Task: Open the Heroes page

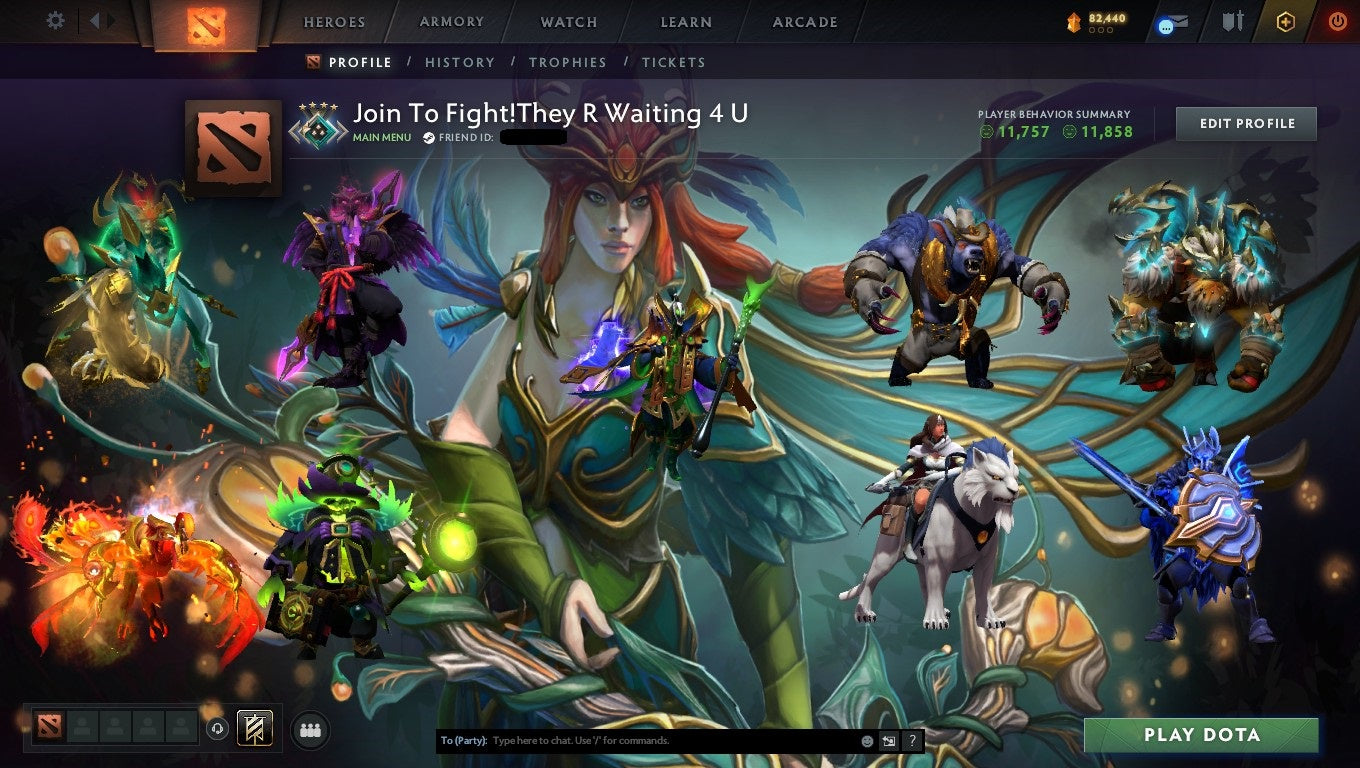Action: click(333, 21)
